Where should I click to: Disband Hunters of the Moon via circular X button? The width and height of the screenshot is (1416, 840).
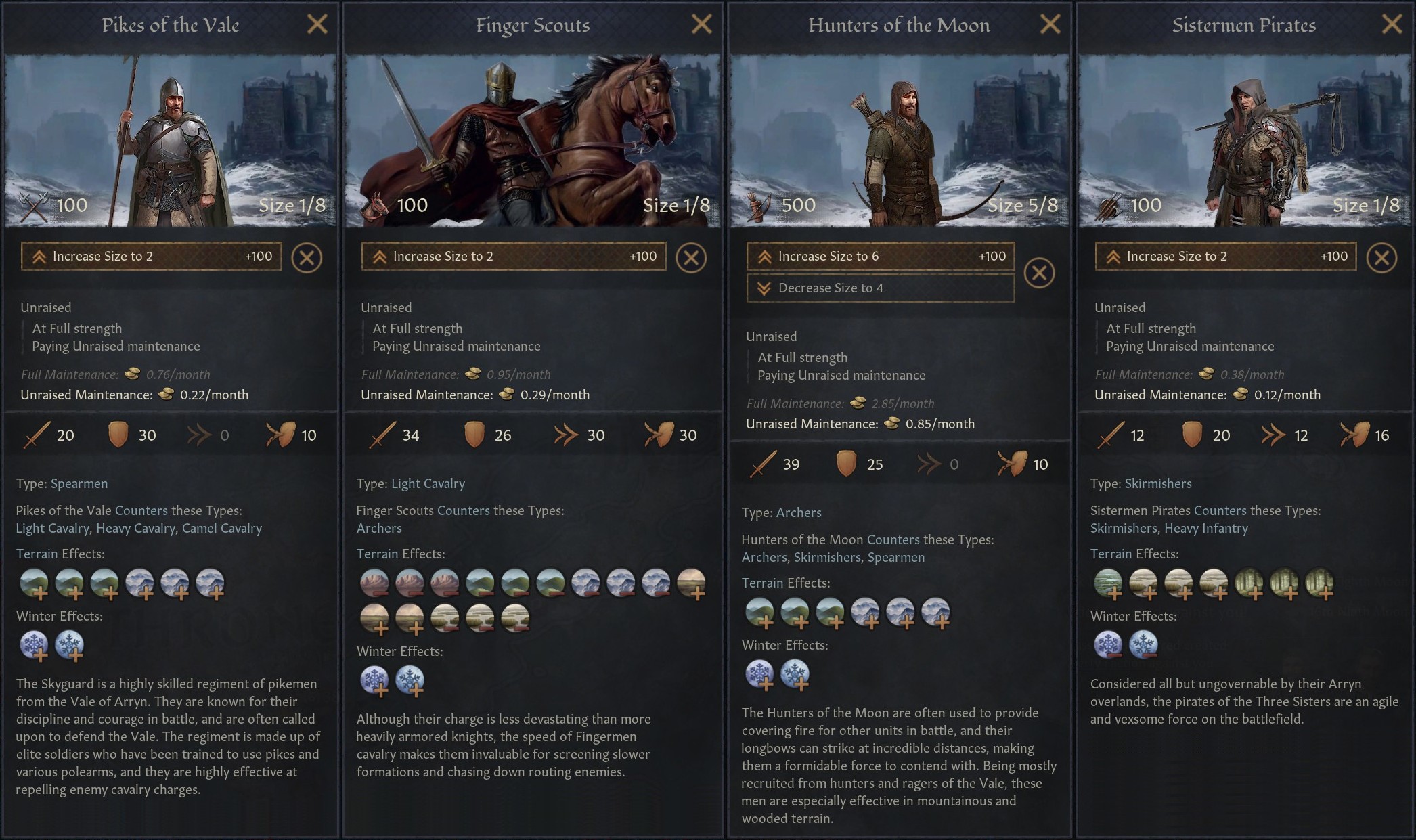click(x=1040, y=272)
